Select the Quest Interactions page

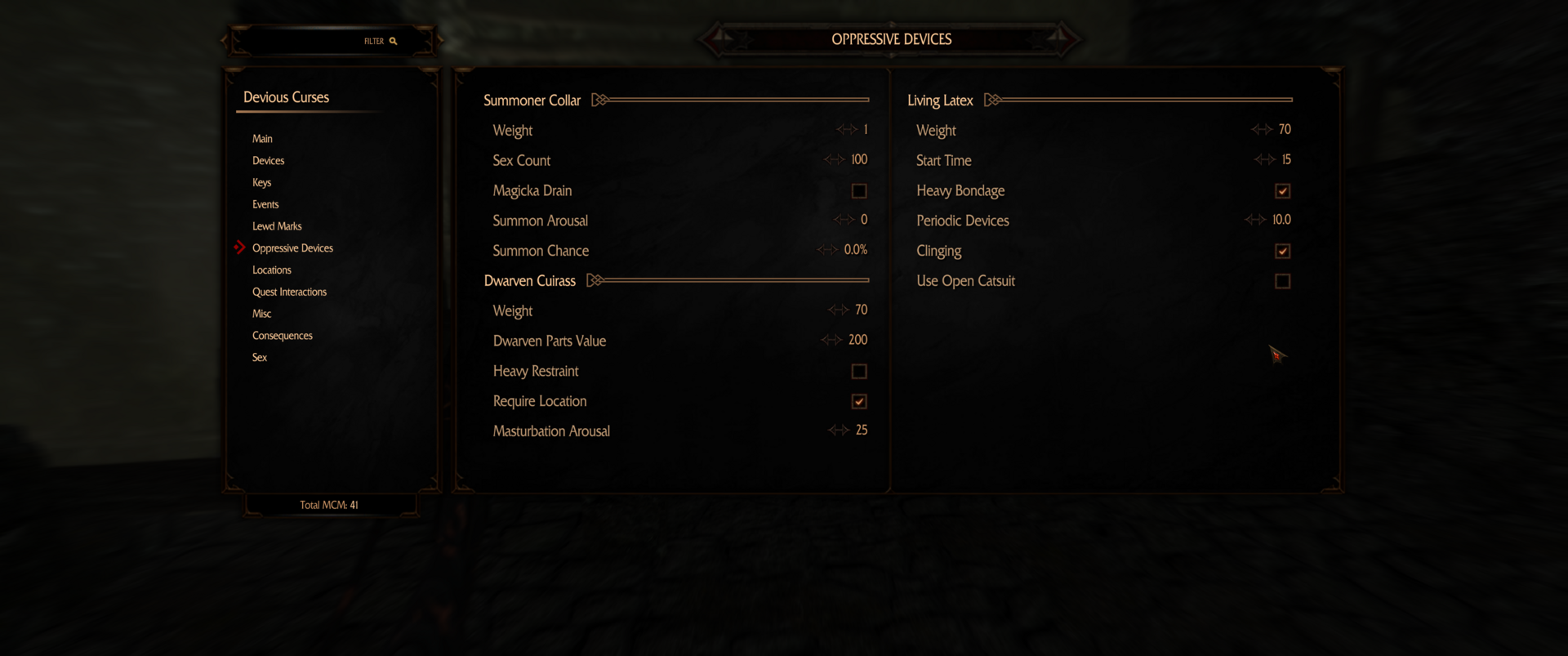pyautogui.click(x=289, y=292)
